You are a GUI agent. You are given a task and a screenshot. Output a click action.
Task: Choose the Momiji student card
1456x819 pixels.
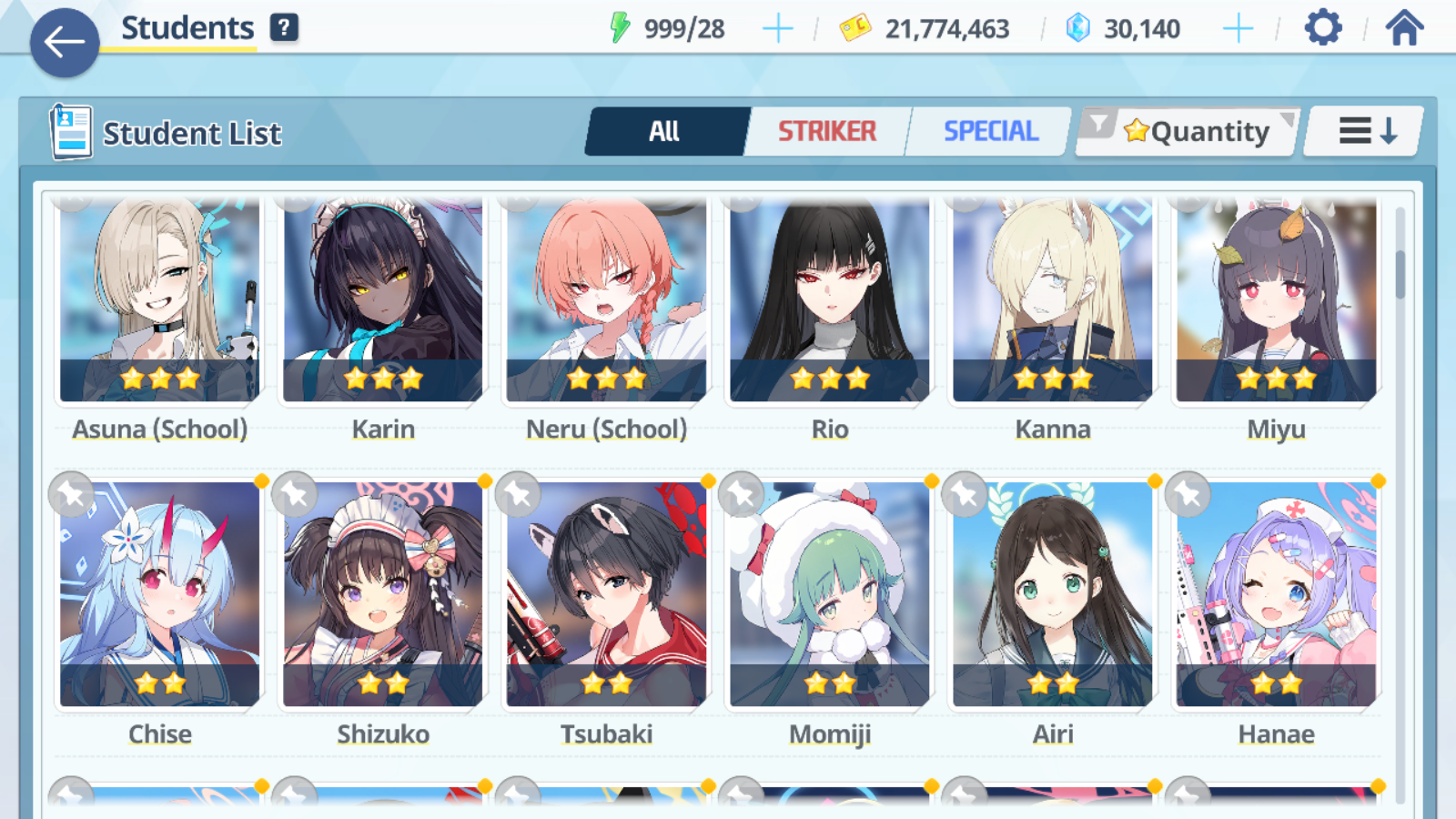pyautogui.click(x=830, y=596)
